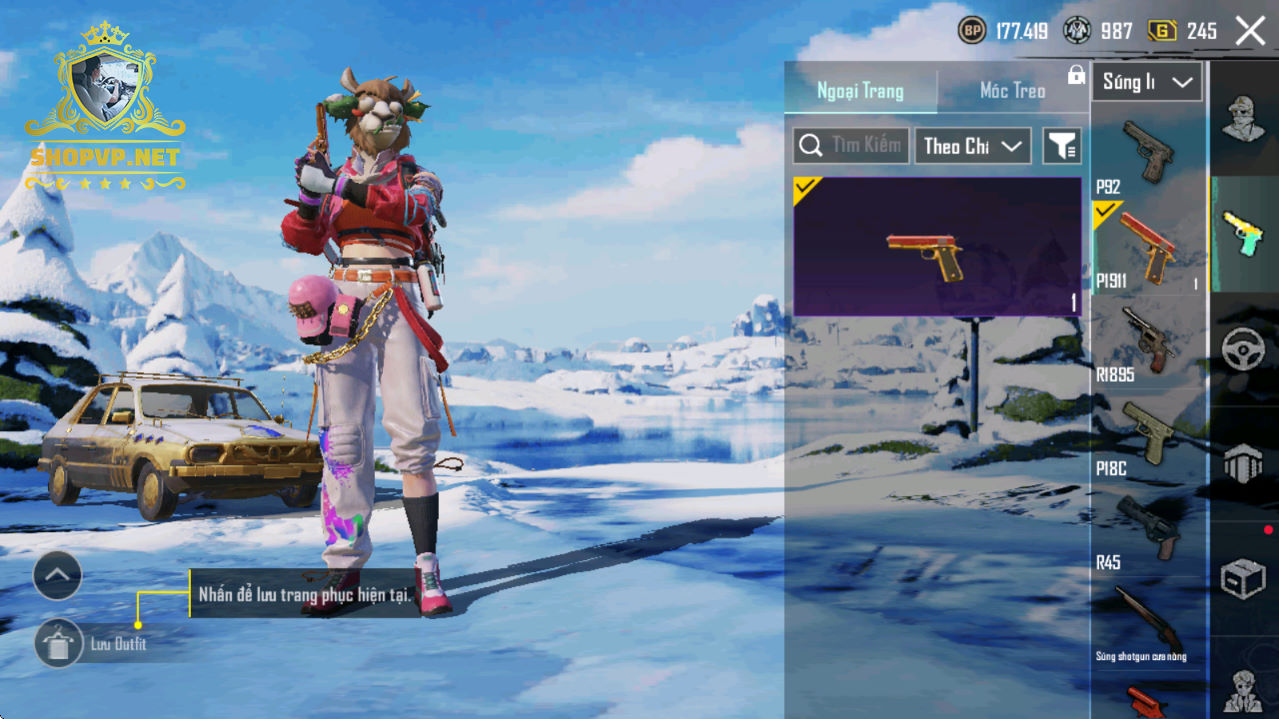This screenshot has height=719, width=1279.
Task: Click the Tìm Kiếm search field
Action: [852, 146]
